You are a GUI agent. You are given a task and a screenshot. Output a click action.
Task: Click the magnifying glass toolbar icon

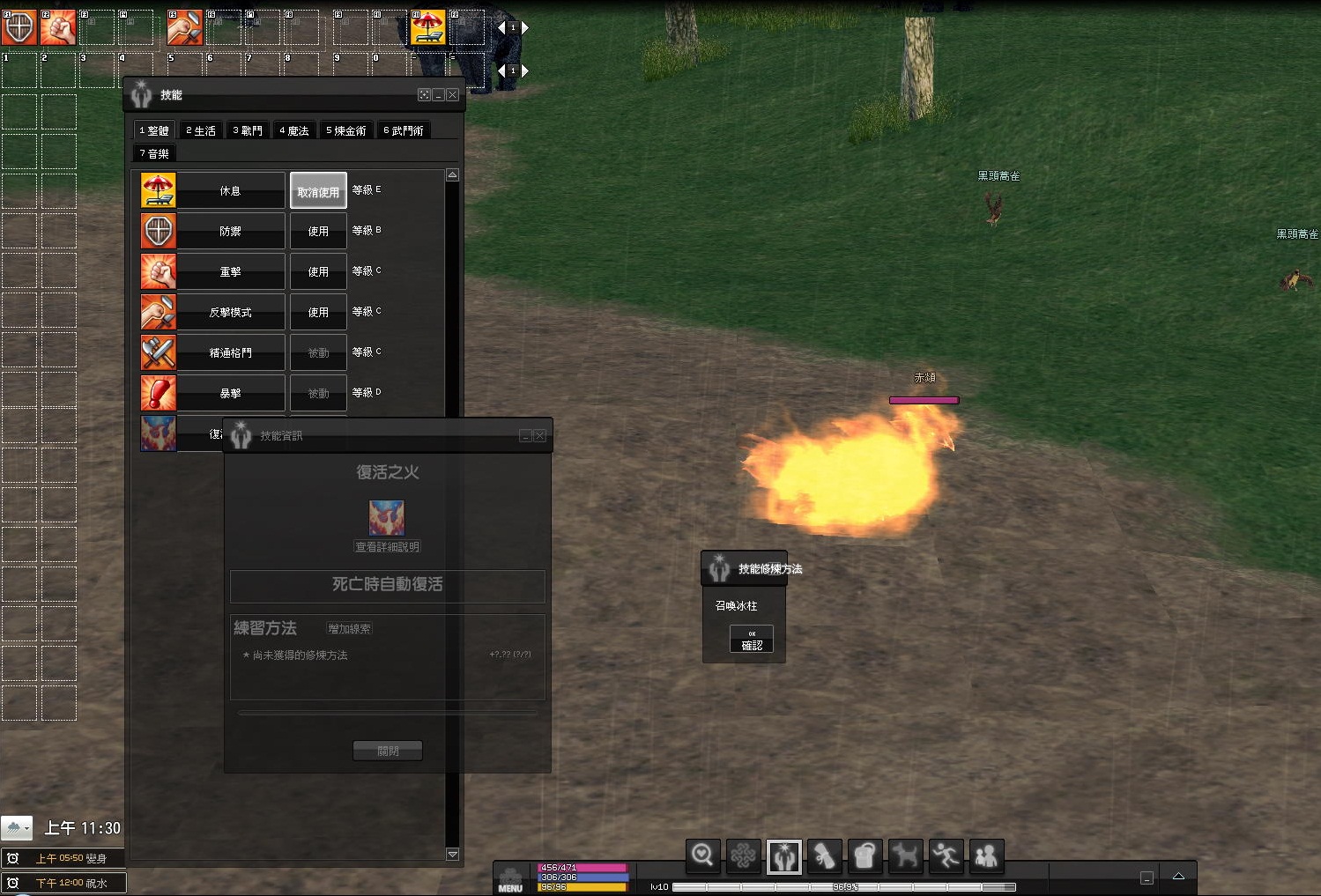tap(702, 855)
